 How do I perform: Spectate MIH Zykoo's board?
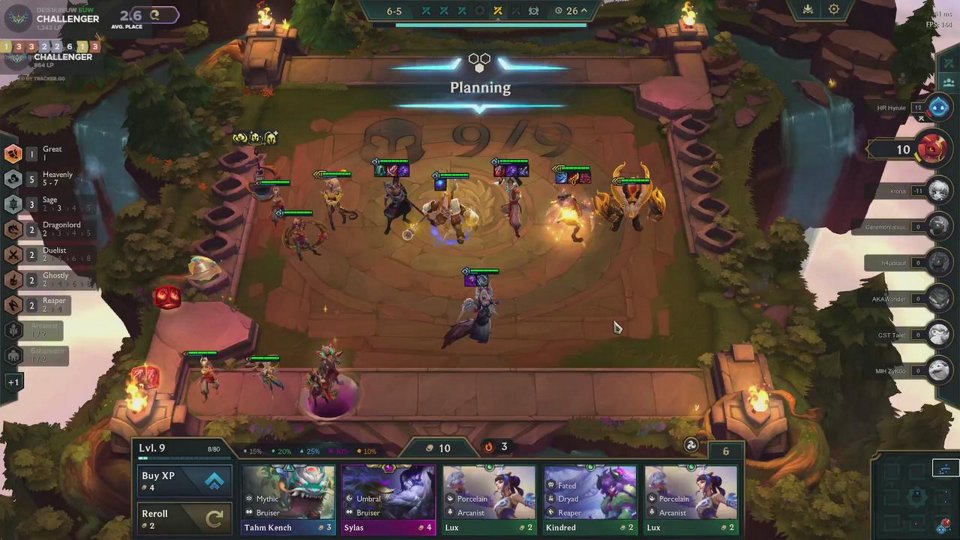coord(938,371)
